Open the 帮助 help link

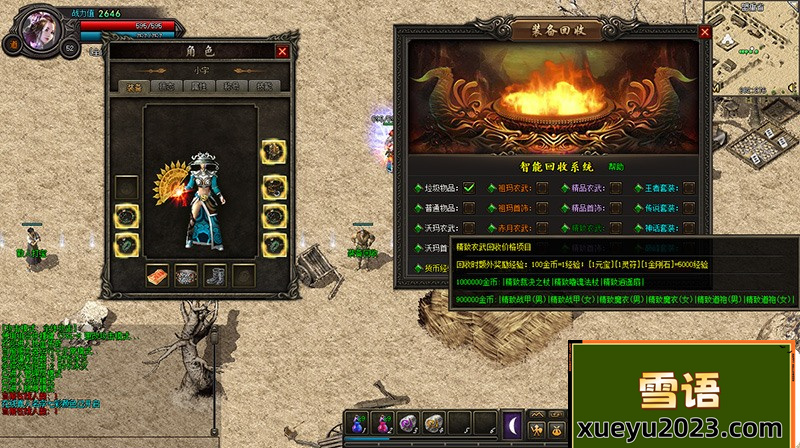(616, 167)
